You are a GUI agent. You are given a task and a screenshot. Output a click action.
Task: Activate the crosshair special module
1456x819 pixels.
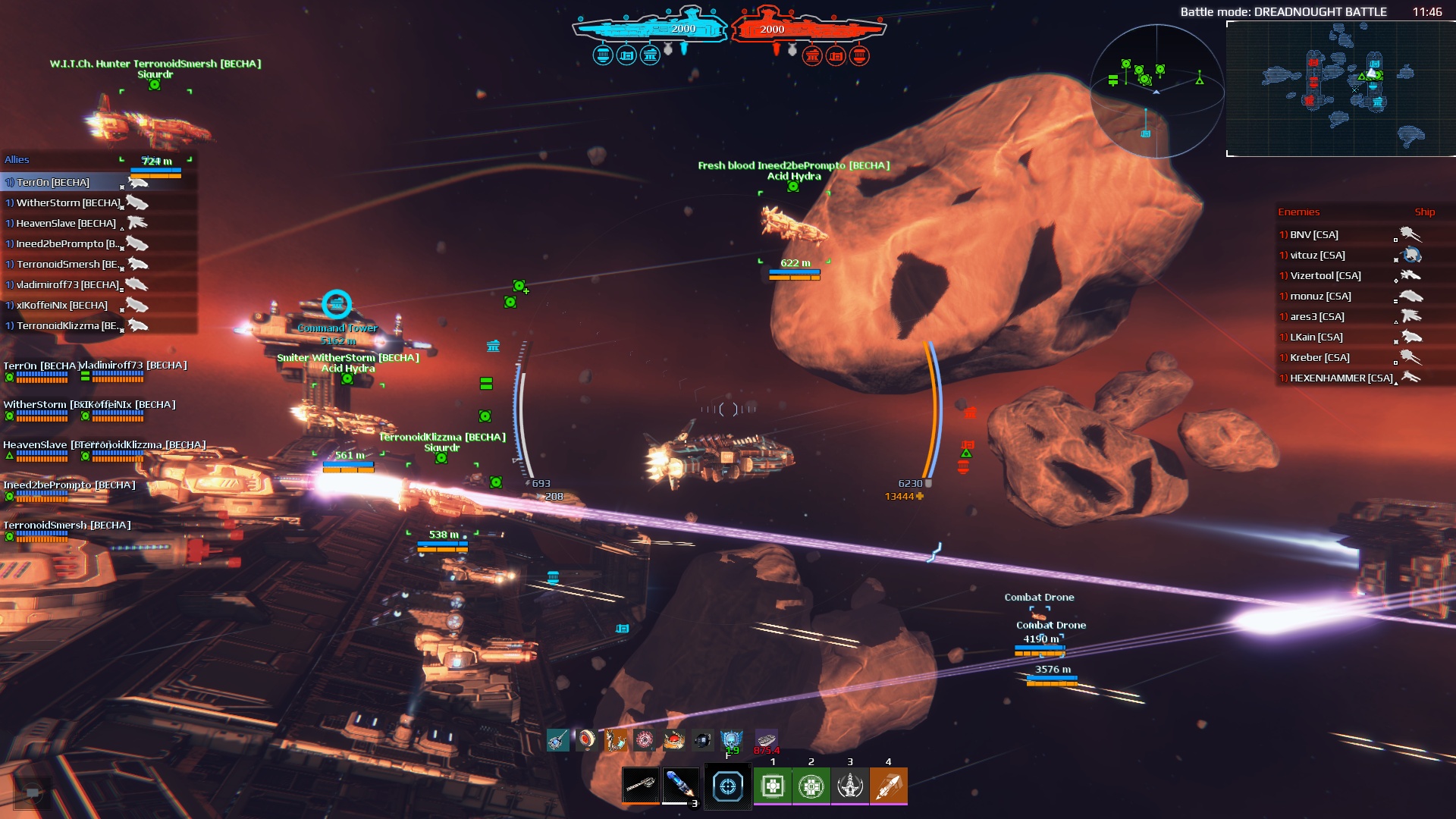[x=727, y=786]
